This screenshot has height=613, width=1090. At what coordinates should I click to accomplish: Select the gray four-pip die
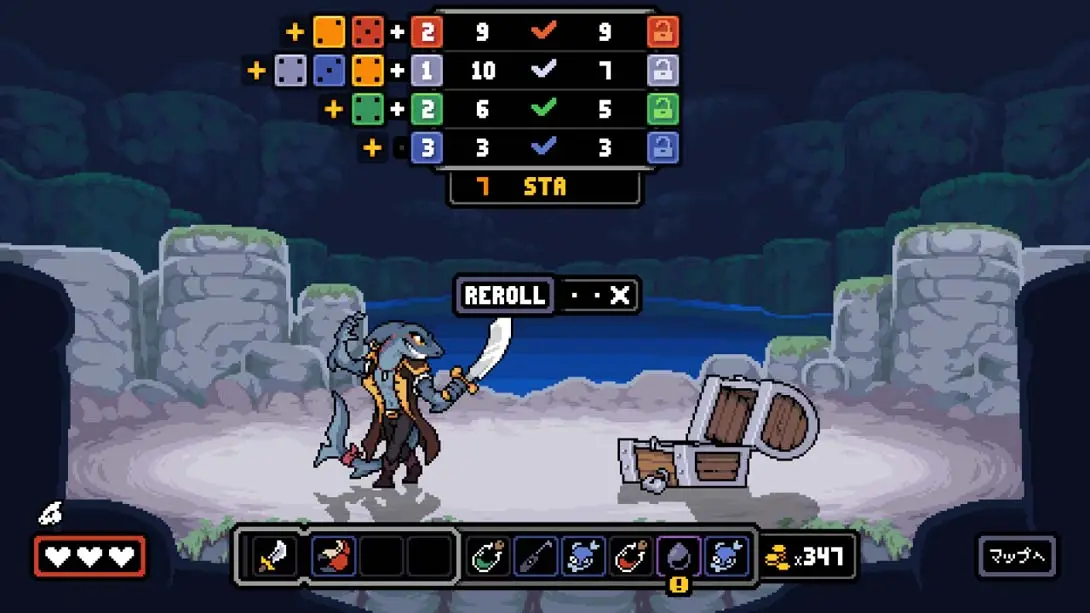[291, 70]
